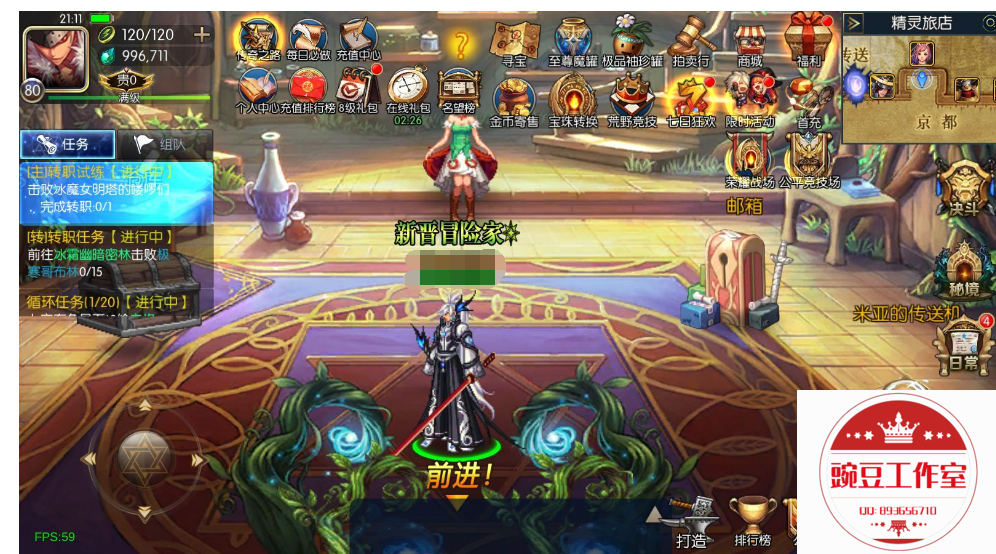Image resolution: width=996 pixels, height=554 pixels.
Task: Switch to the 组队 team tab
Action: [164, 144]
